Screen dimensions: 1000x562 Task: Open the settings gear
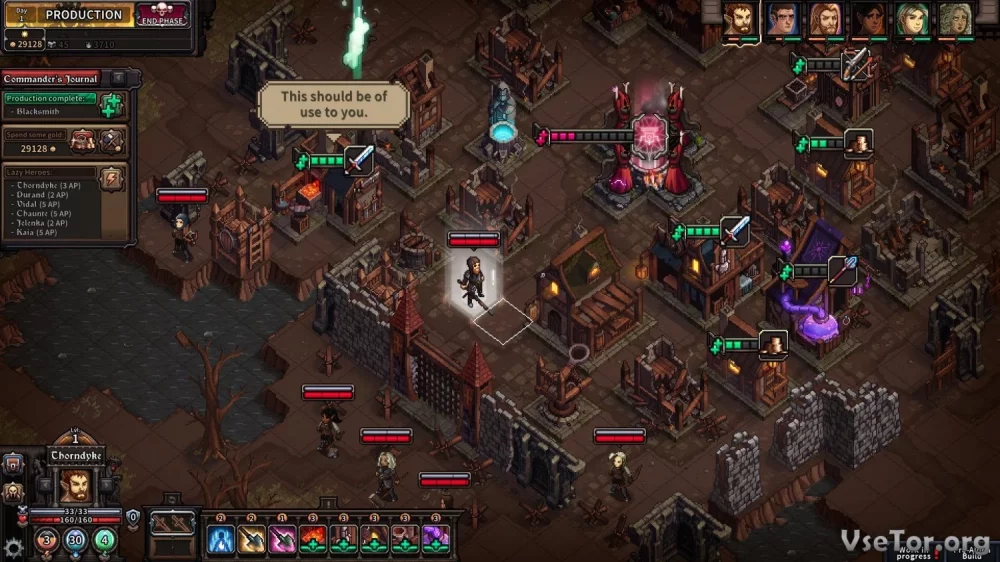13,547
